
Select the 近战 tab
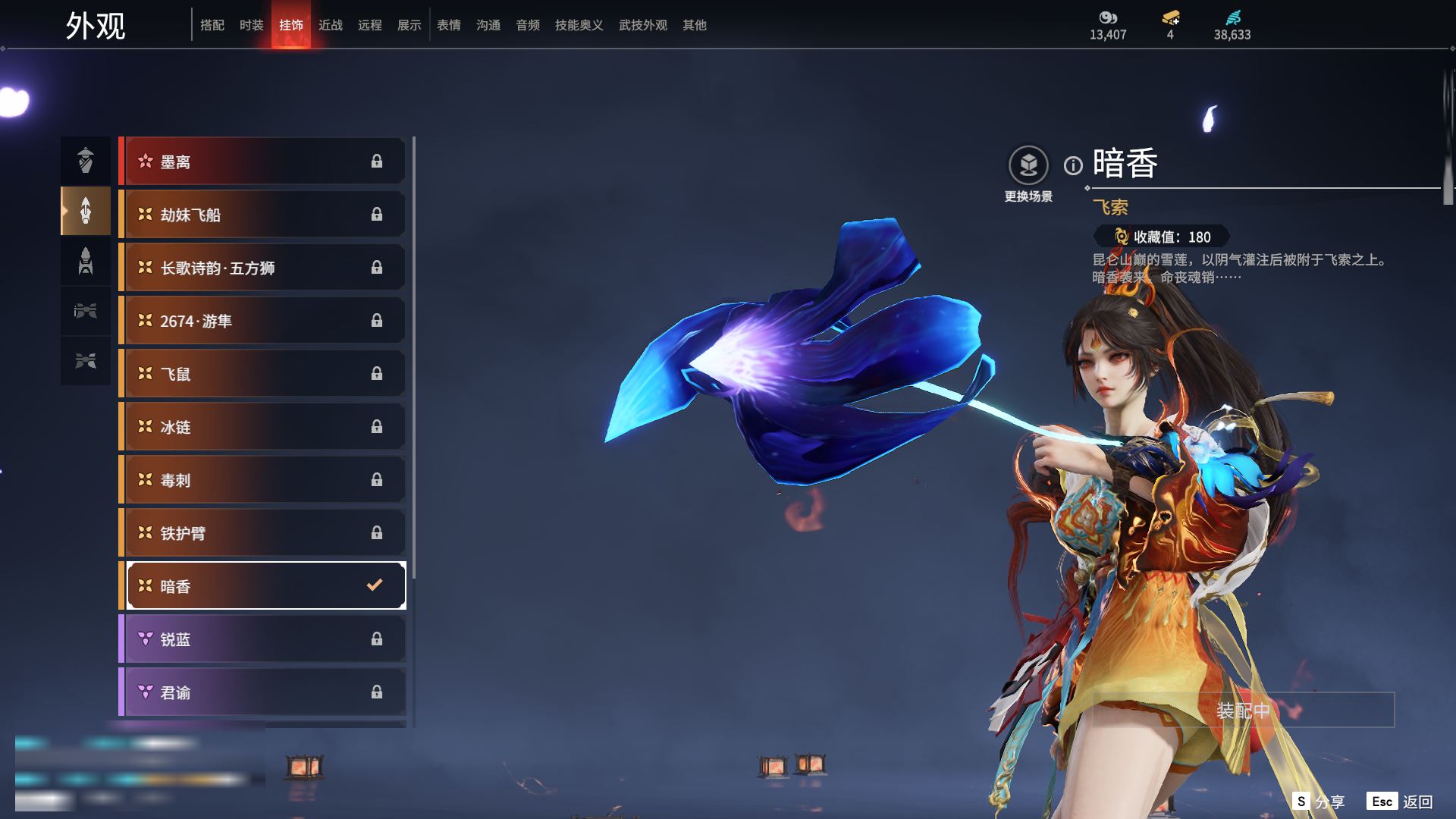point(331,25)
